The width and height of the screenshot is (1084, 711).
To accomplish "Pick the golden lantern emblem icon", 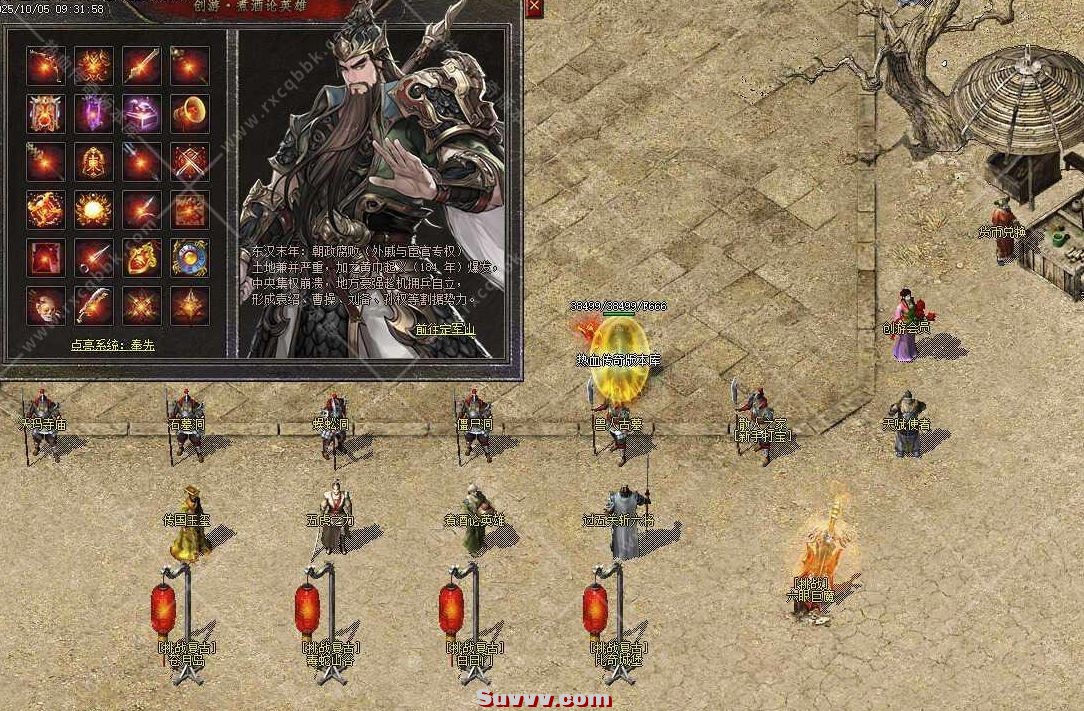I will click(94, 162).
